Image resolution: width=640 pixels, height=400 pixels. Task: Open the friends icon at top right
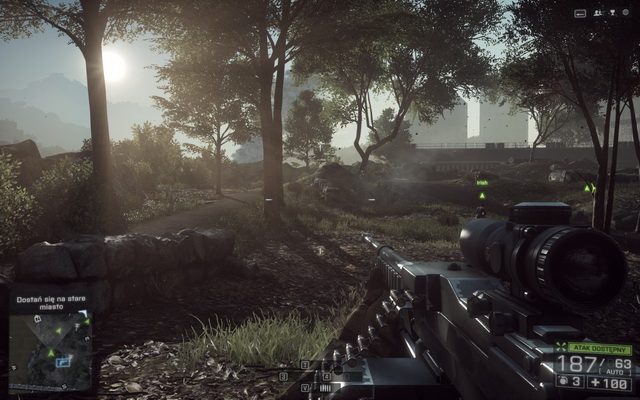(598, 13)
